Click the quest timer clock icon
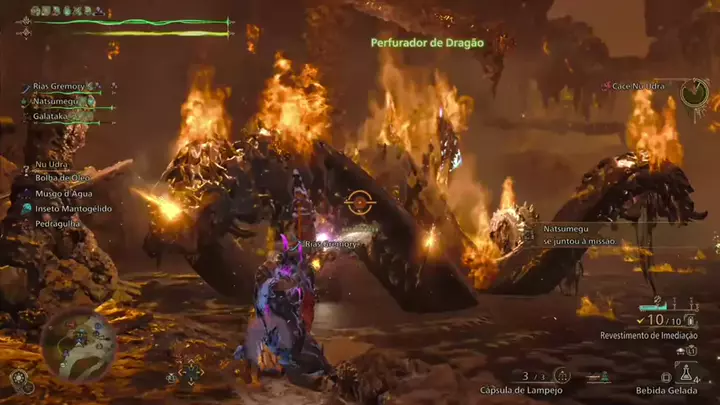This screenshot has height=405, width=720. [694, 93]
